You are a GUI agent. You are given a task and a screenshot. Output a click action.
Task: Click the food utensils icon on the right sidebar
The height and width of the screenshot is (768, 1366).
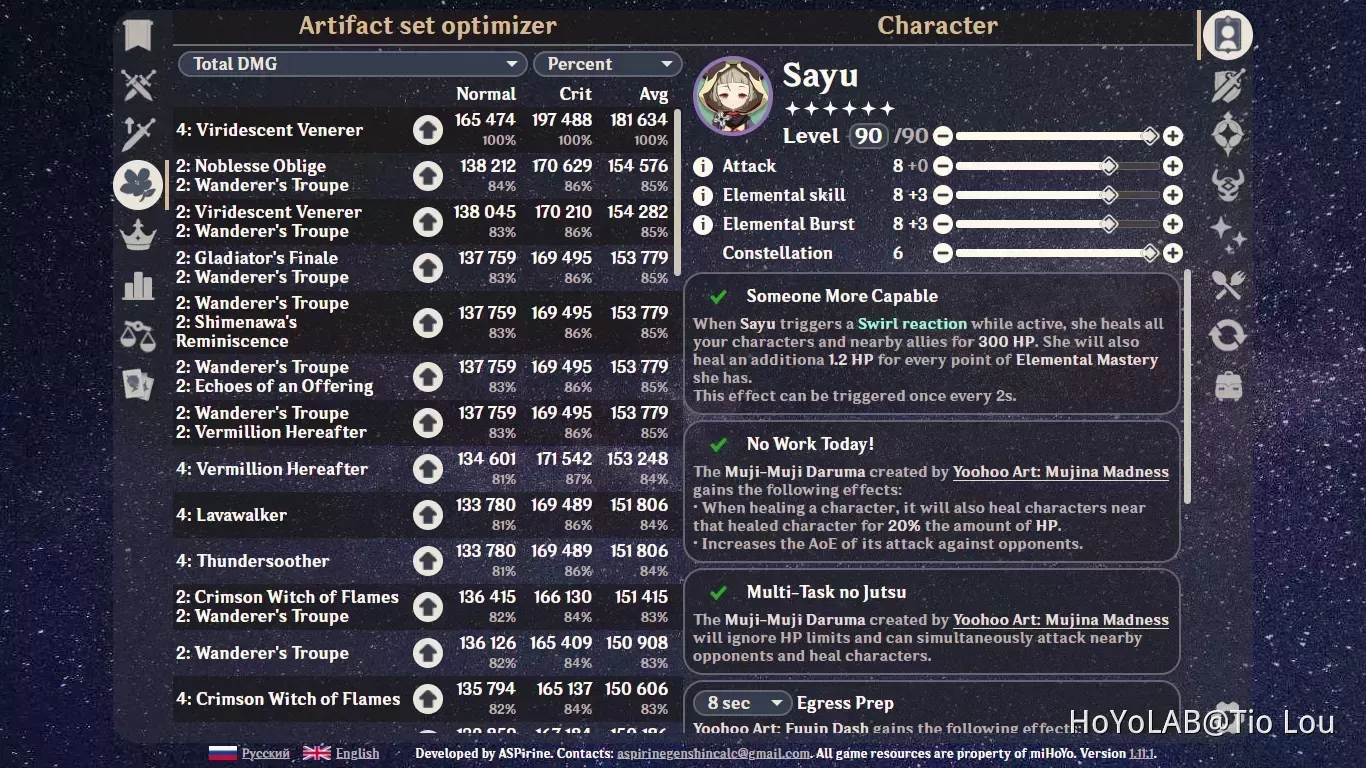(x=1228, y=285)
